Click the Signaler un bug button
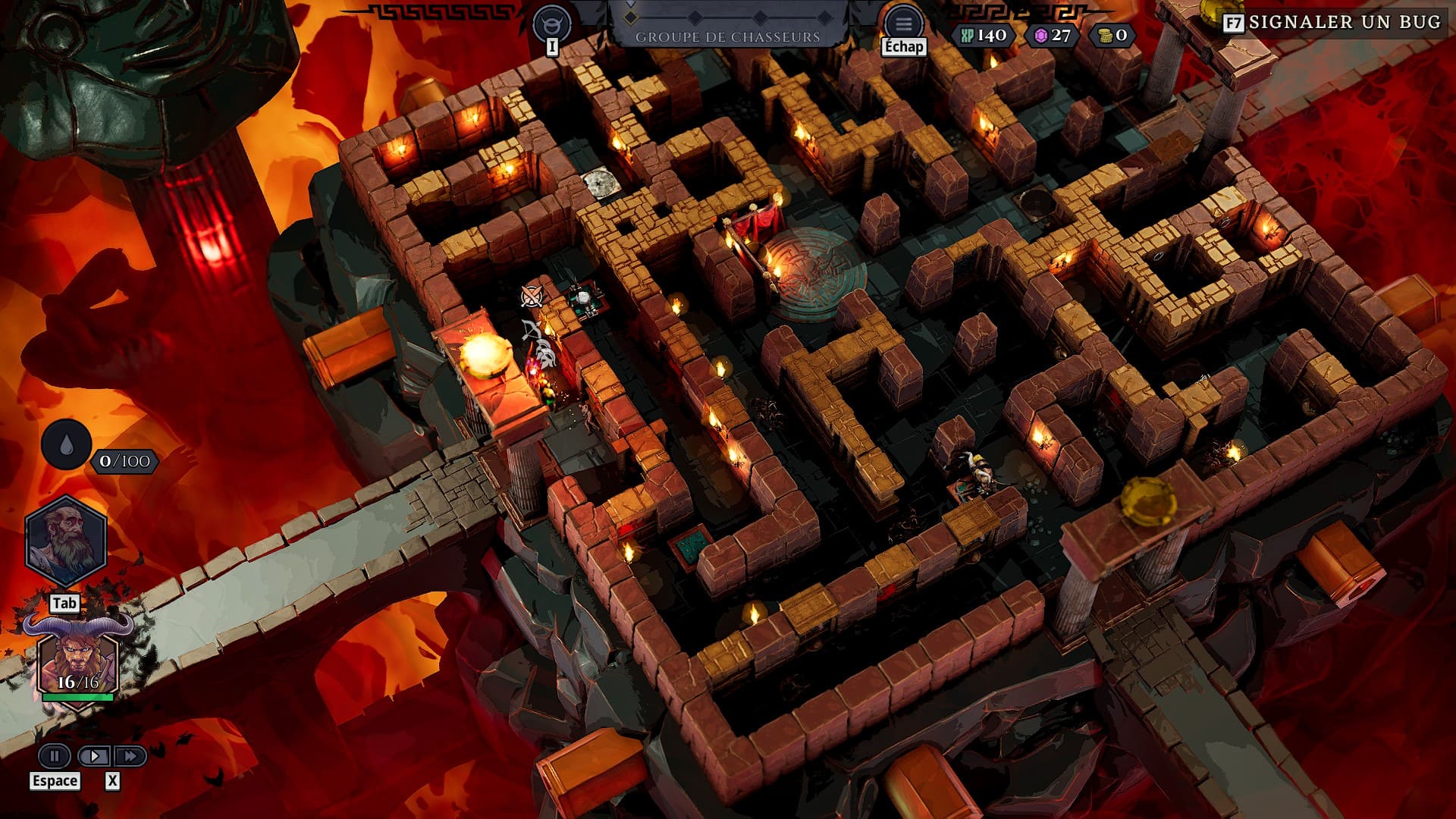 coord(1333,23)
